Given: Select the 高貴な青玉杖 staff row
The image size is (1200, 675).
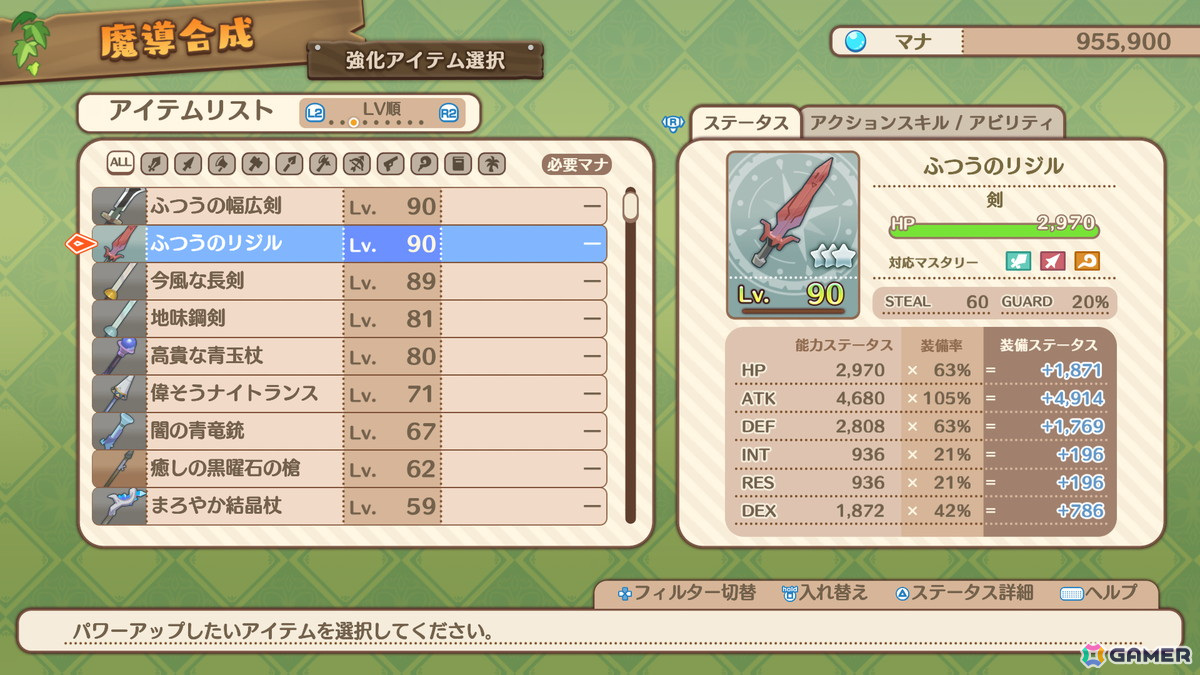Looking at the screenshot, I should point(350,356).
